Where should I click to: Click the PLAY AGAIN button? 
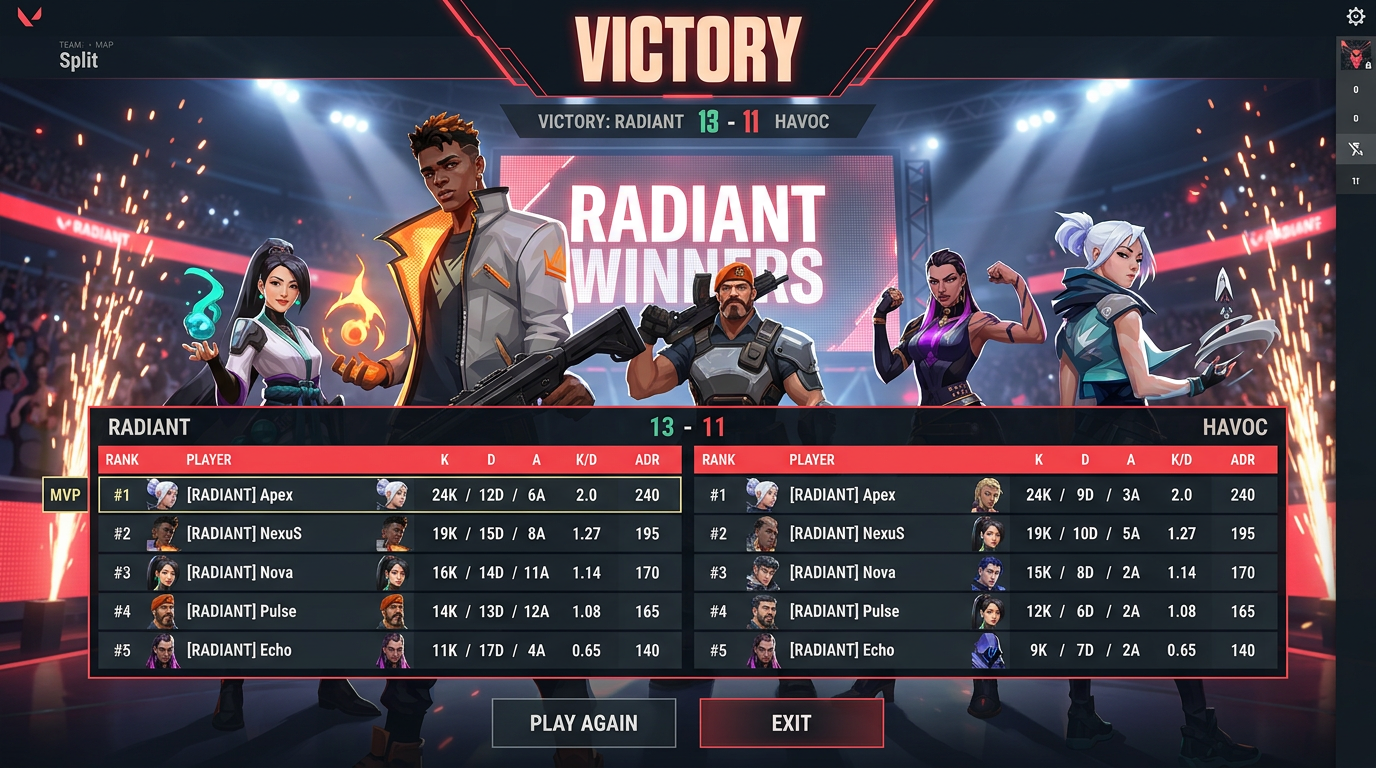point(583,723)
